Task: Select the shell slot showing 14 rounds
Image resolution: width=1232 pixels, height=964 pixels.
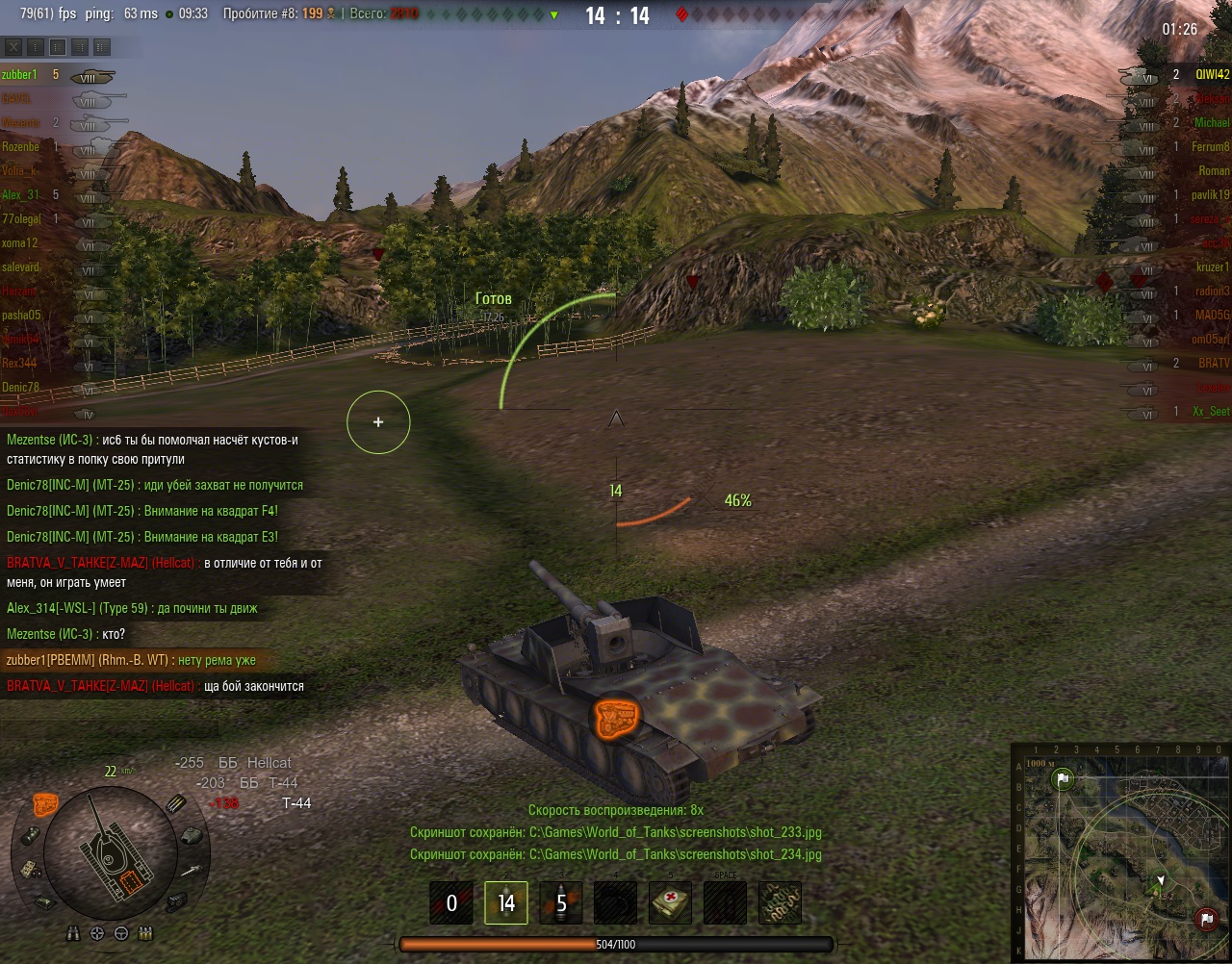Action: pyautogui.click(x=506, y=903)
